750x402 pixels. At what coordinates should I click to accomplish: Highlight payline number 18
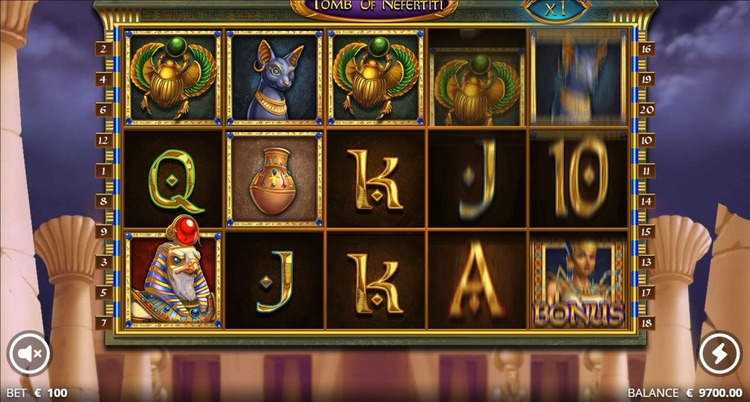(x=646, y=323)
